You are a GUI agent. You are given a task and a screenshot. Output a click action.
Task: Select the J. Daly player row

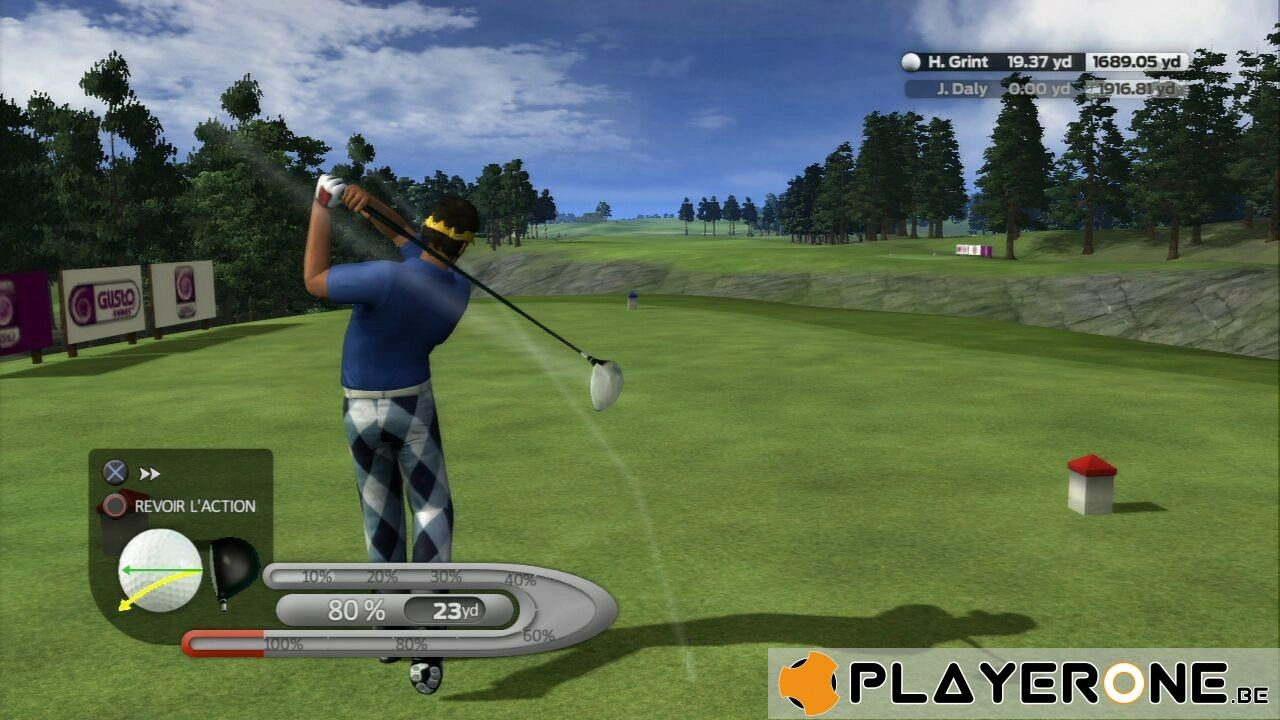[1045, 89]
